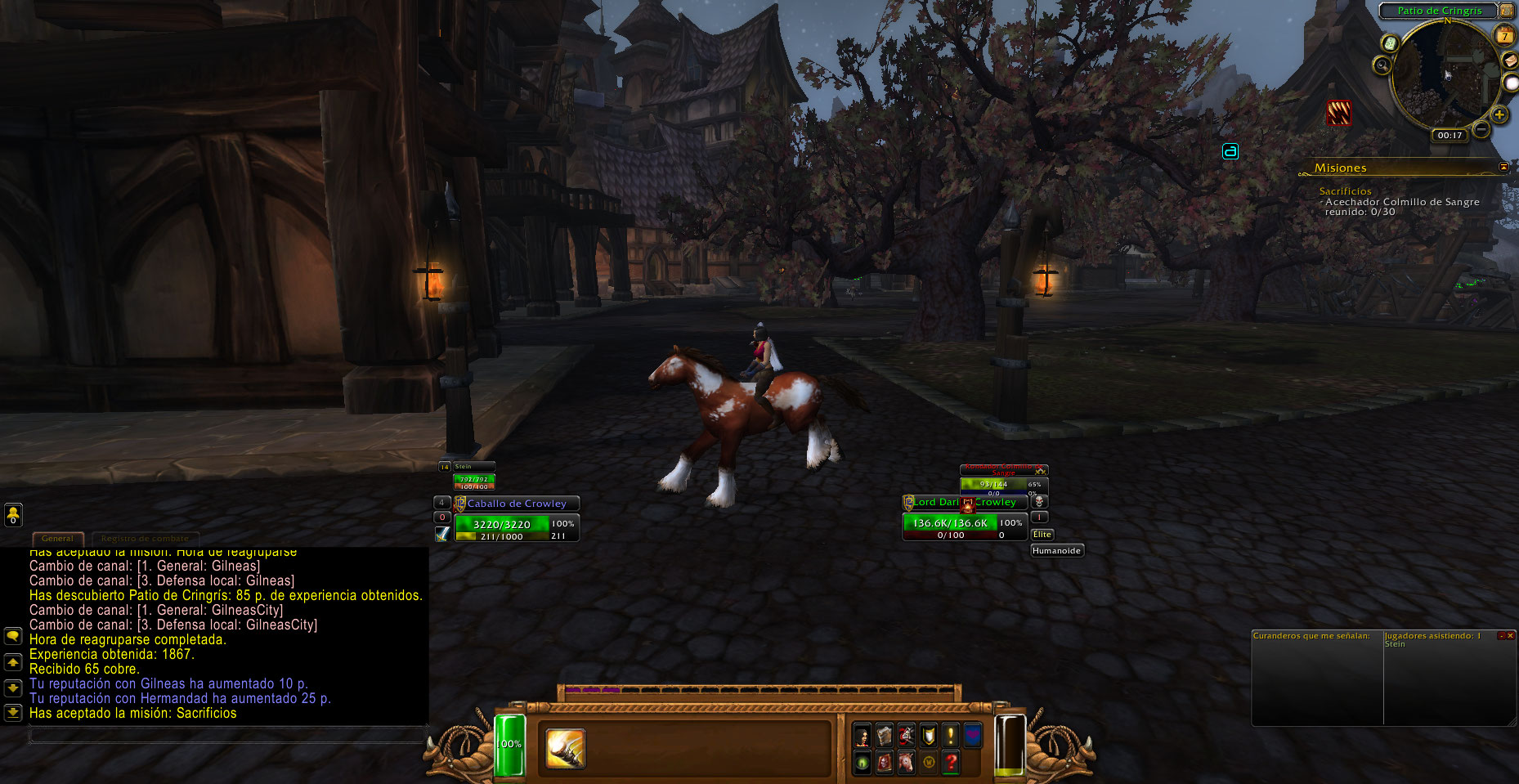Select the General chat tab

click(57, 539)
